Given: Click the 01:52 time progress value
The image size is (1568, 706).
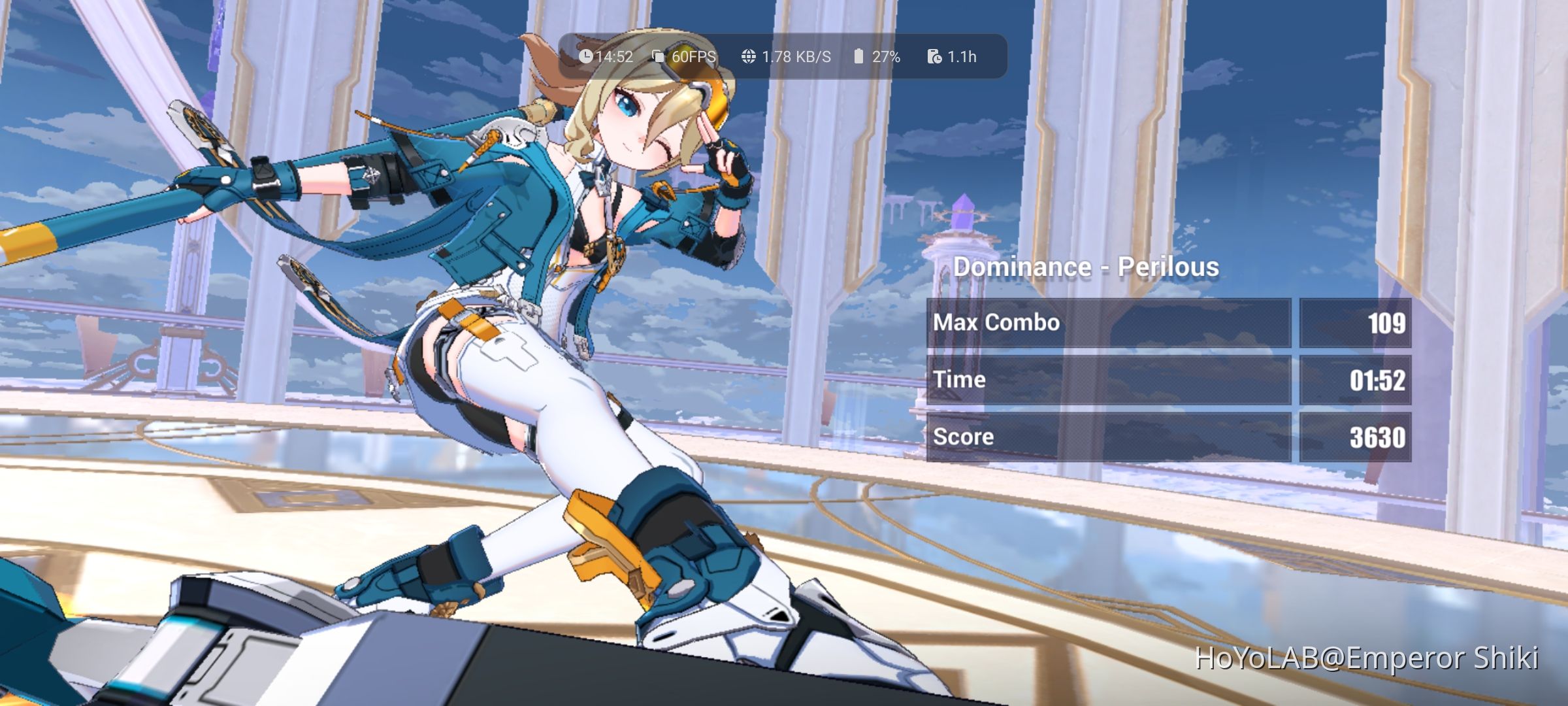Looking at the screenshot, I should coord(1379,379).
